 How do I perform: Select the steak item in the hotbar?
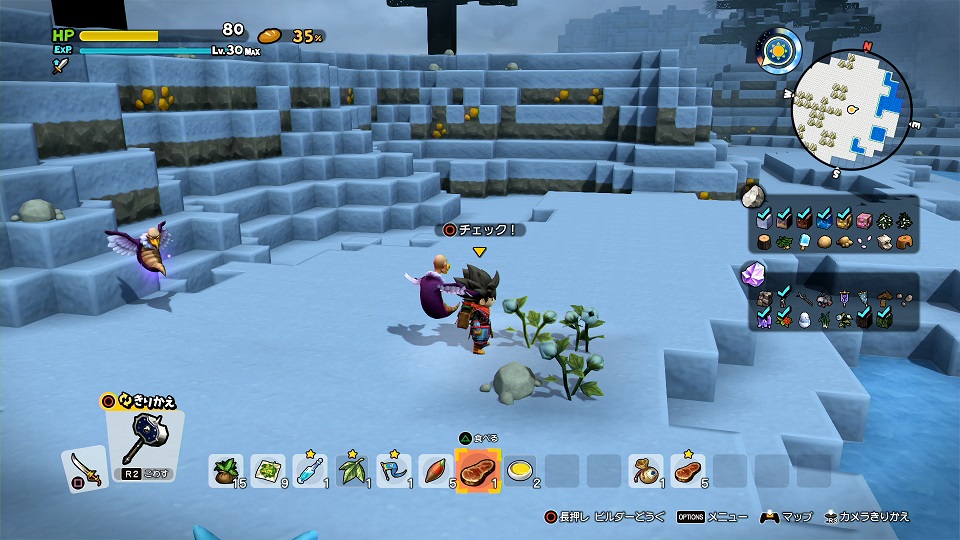tap(476, 469)
